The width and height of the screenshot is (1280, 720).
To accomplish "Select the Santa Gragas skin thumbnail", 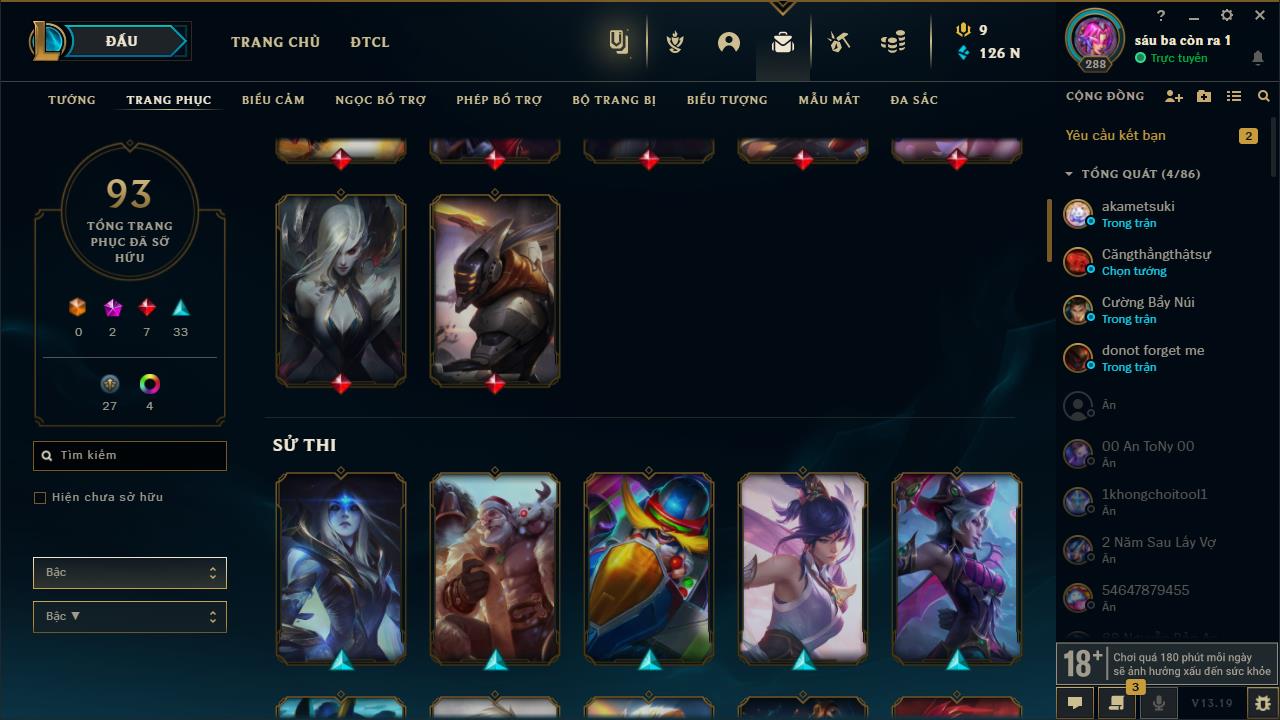I will 494,568.
